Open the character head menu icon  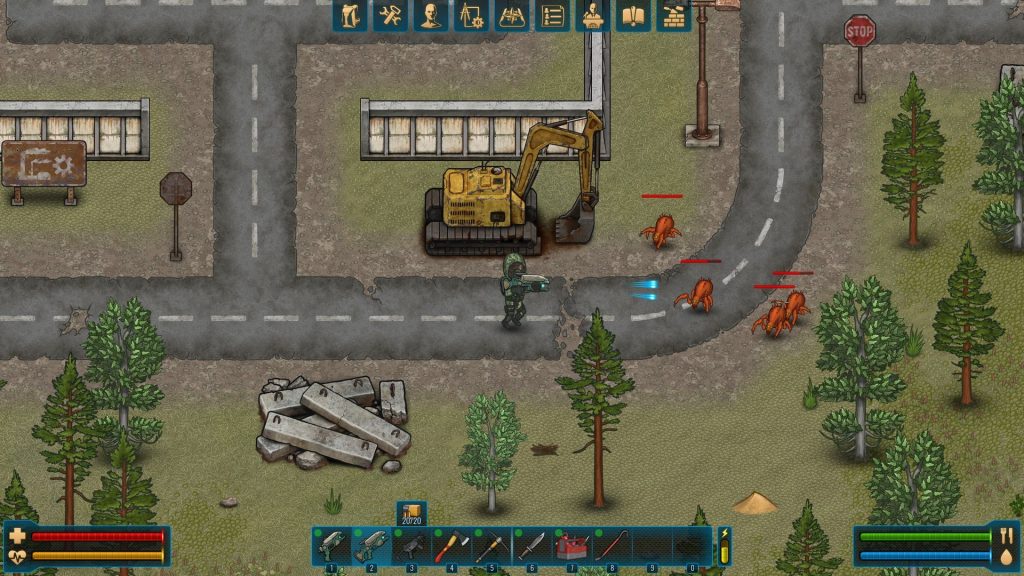click(431, 15)
